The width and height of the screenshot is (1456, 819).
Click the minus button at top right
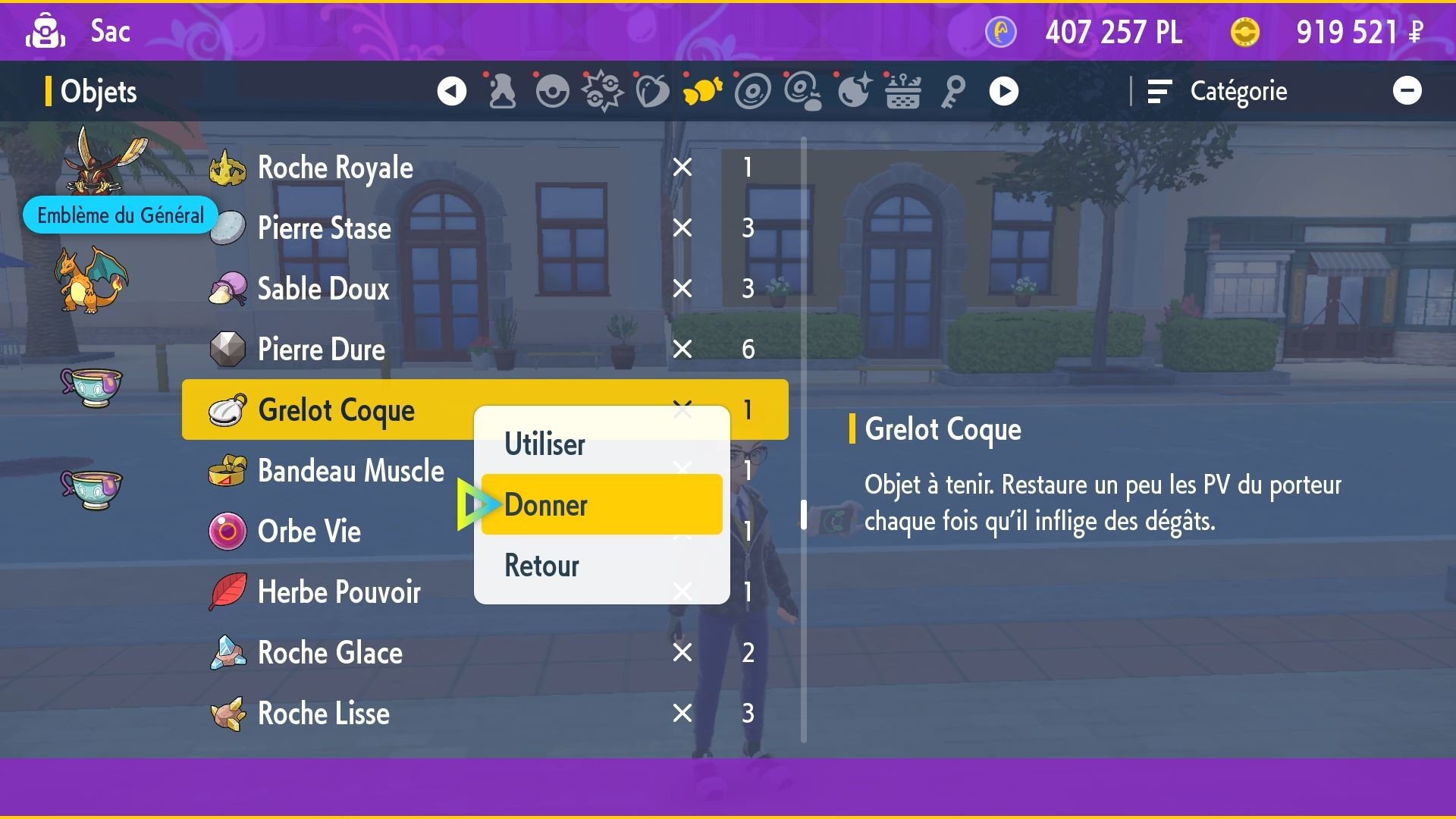[1409, 90]
